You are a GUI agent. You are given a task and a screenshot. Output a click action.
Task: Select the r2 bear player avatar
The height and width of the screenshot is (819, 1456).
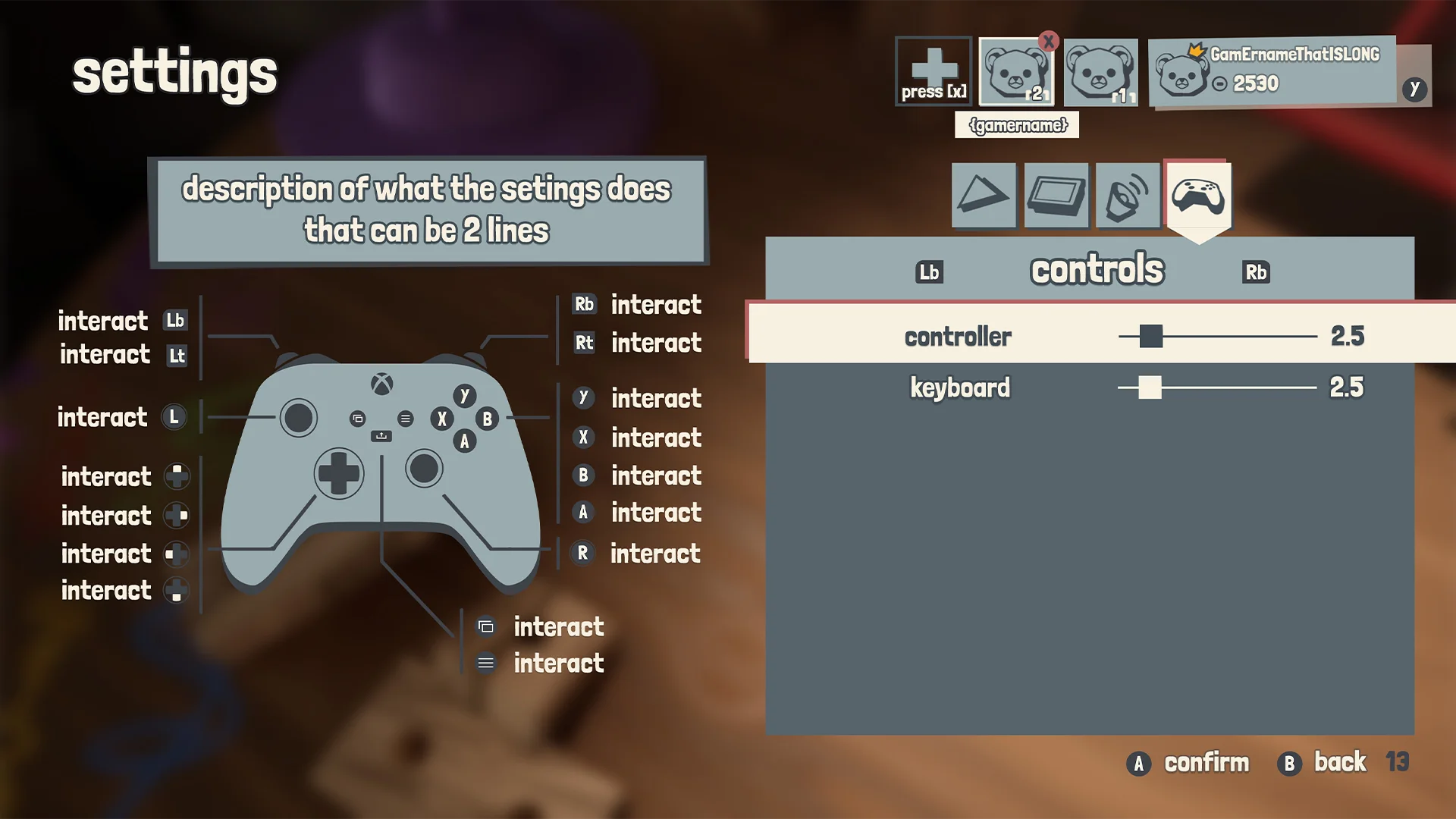click(1016, 72)
